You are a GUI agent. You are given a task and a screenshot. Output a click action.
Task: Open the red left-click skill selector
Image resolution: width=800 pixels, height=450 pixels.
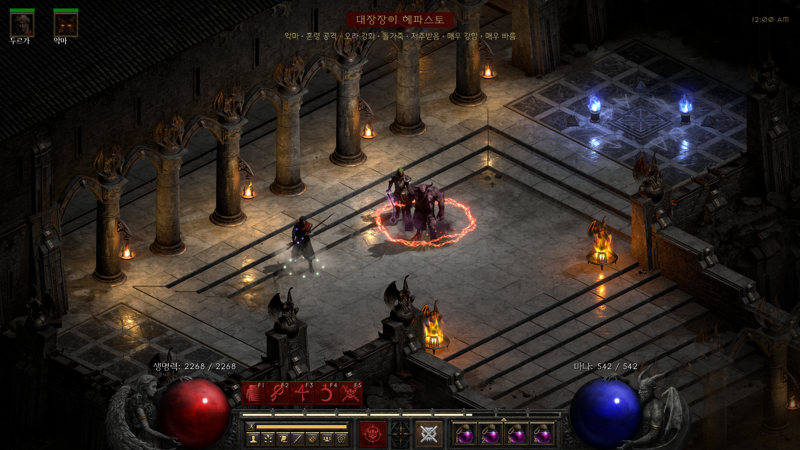point(373,433)
